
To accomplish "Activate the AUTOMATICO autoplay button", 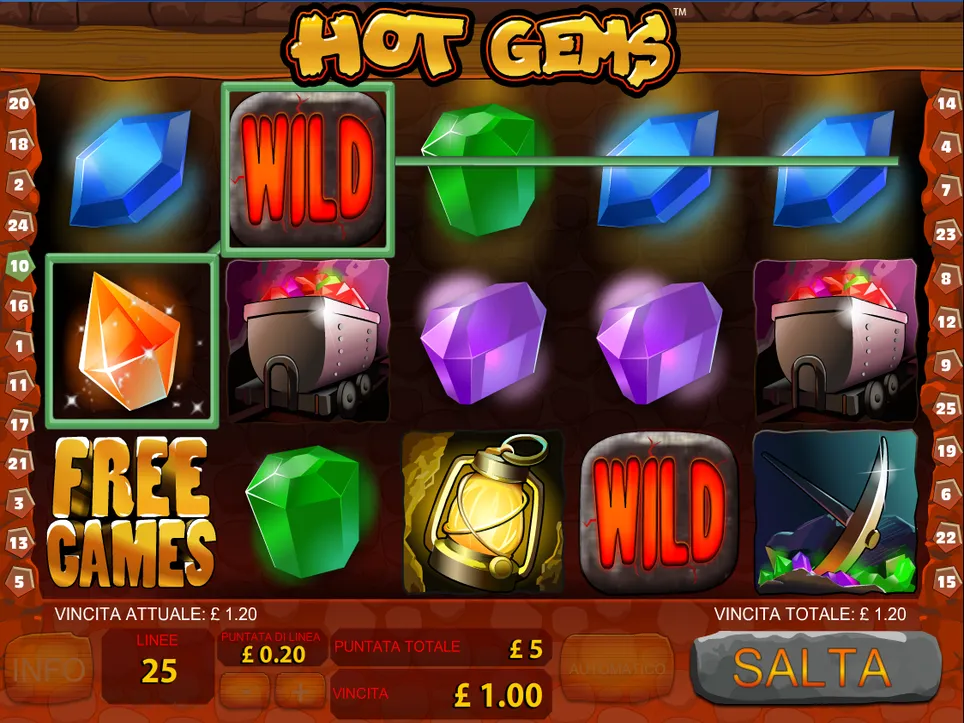I will click(617, 667).
